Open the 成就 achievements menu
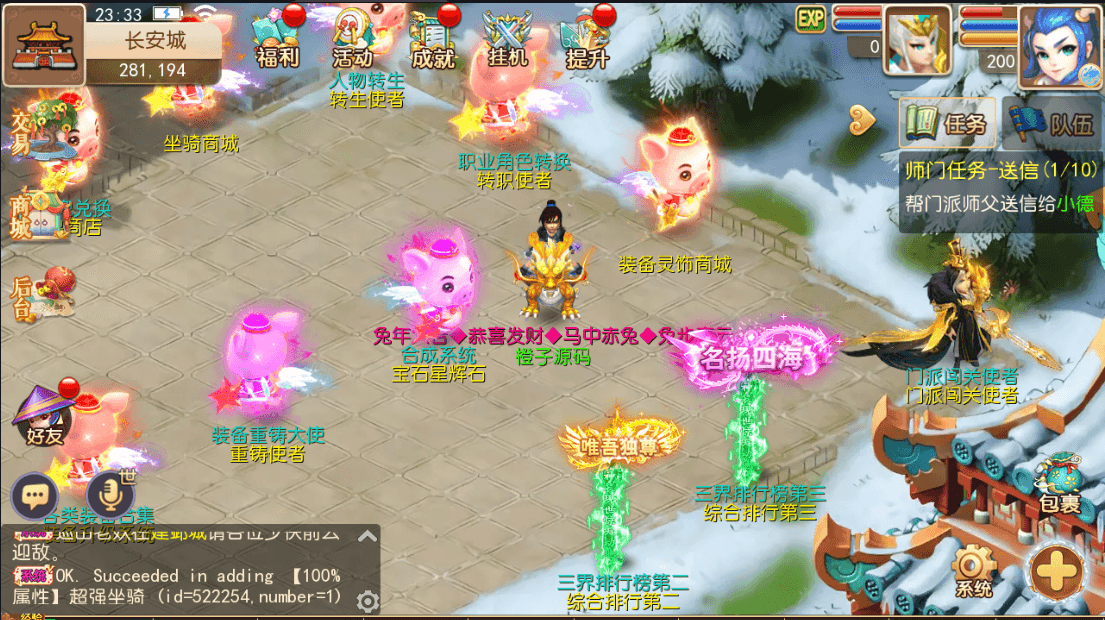Viewport: 1105px width, 620px height. pos(432,38)
